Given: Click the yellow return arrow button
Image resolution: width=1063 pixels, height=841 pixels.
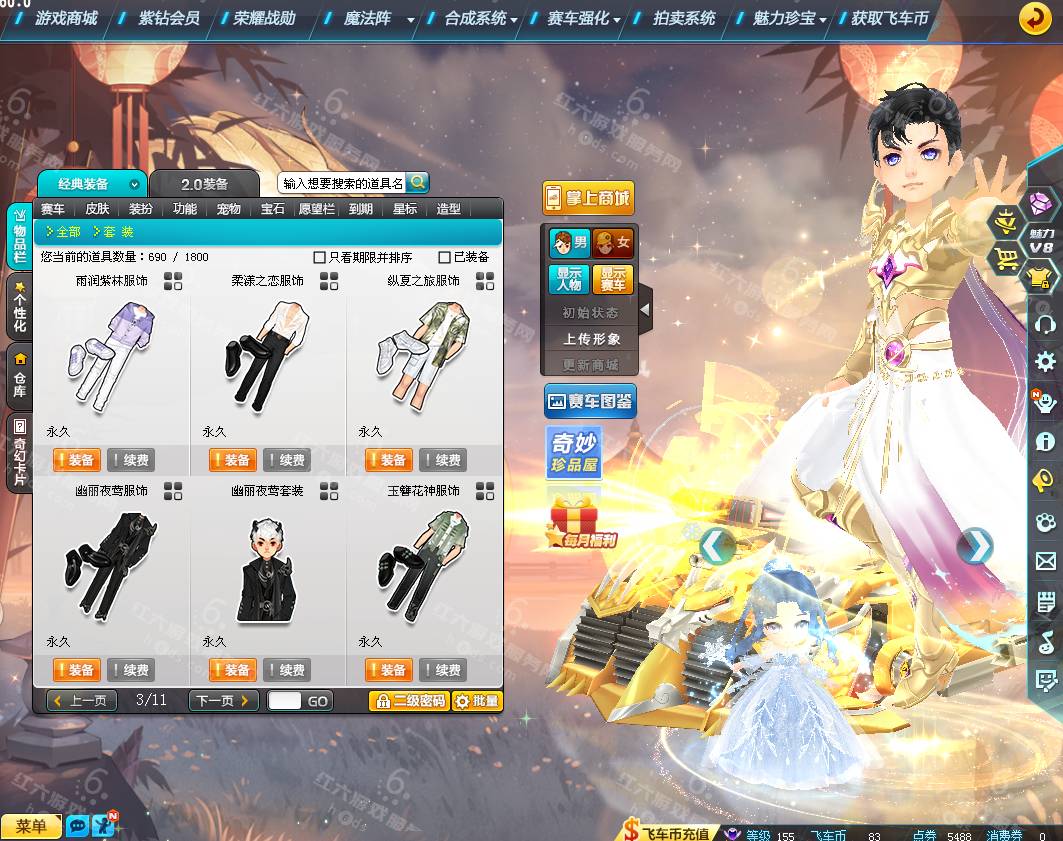Looking at the screenshot, I should 1035,18.
